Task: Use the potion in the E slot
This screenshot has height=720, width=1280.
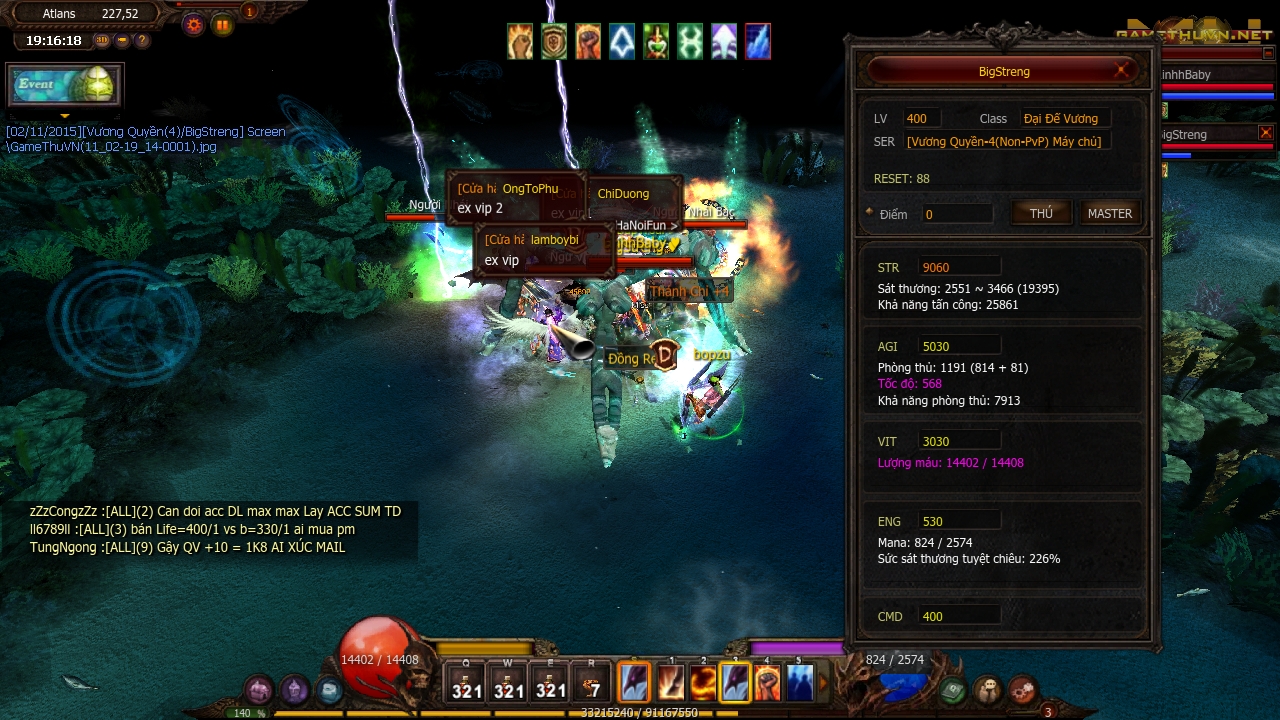Action: (x=550, y=683)
